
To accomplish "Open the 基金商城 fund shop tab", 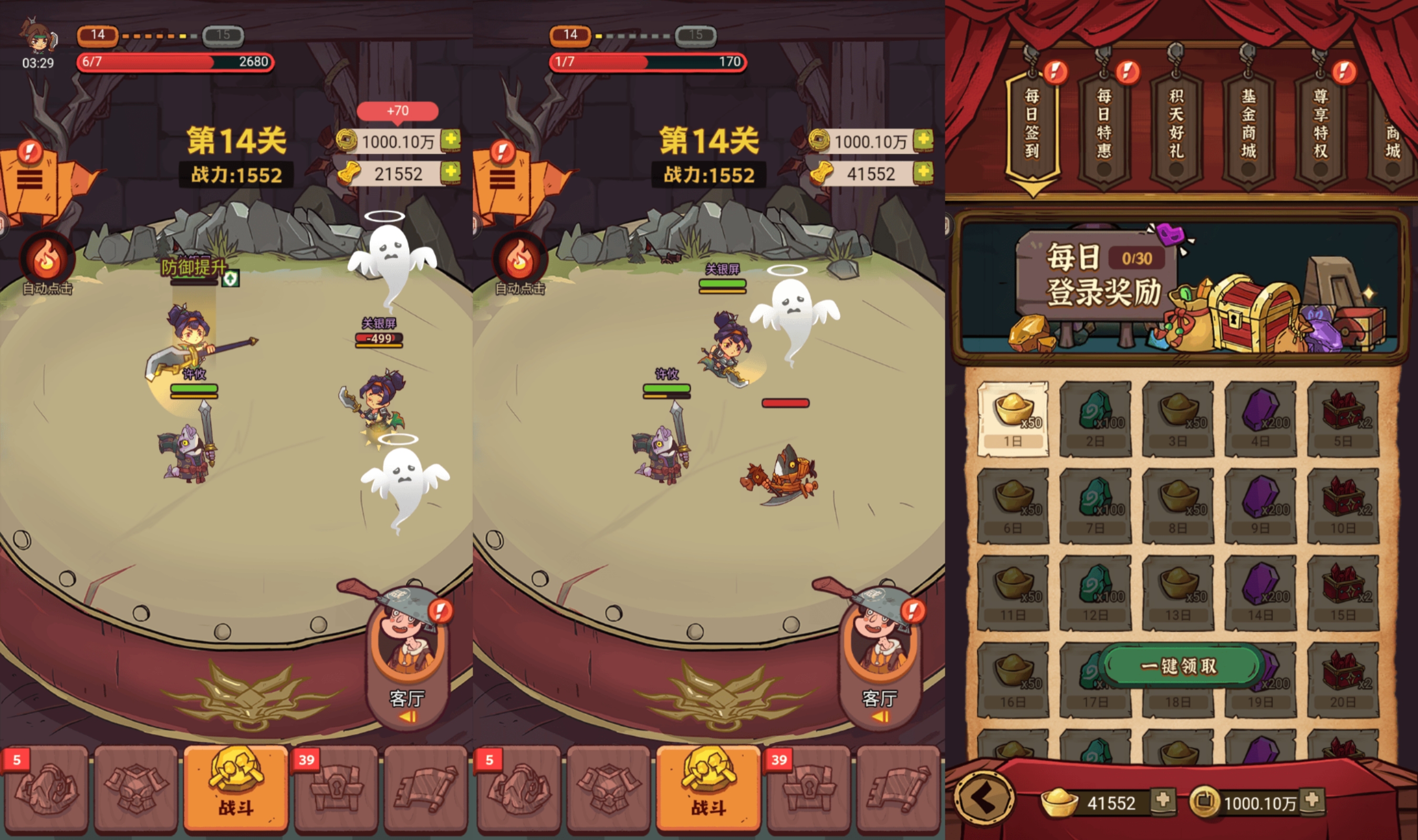I will pyautogui.click(x=1248, y=125).
